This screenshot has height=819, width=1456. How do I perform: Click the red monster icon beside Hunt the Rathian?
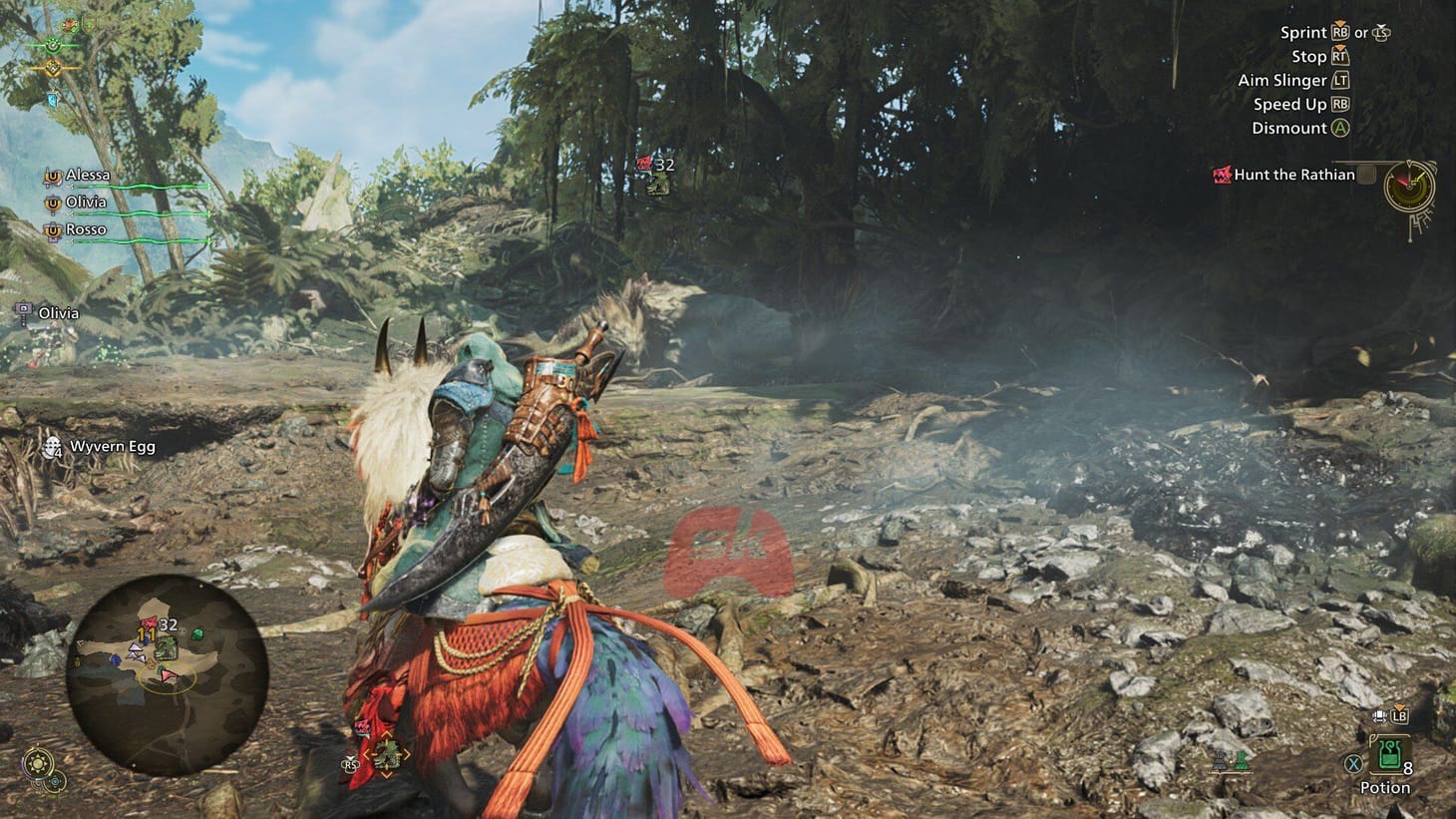pos(1223,176)
